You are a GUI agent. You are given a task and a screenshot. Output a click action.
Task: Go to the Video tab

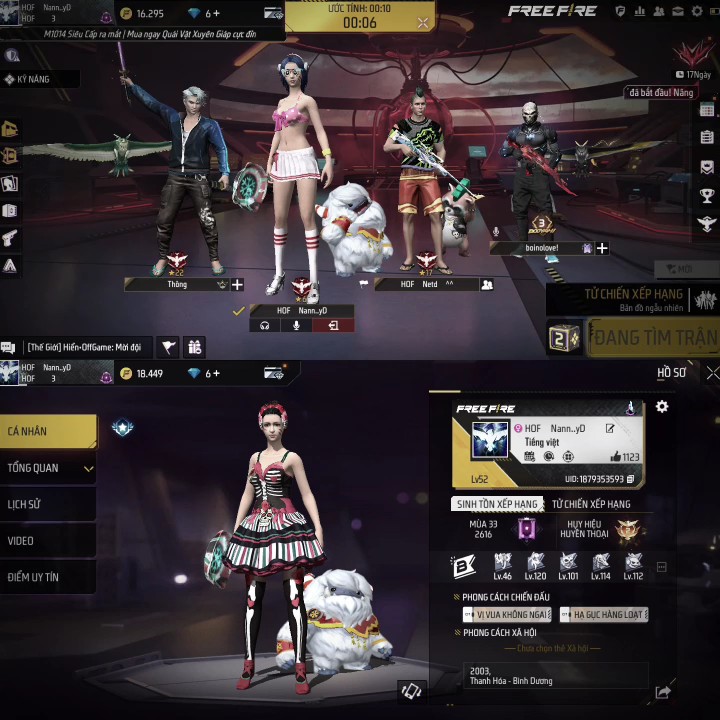[x=48, y=541]
